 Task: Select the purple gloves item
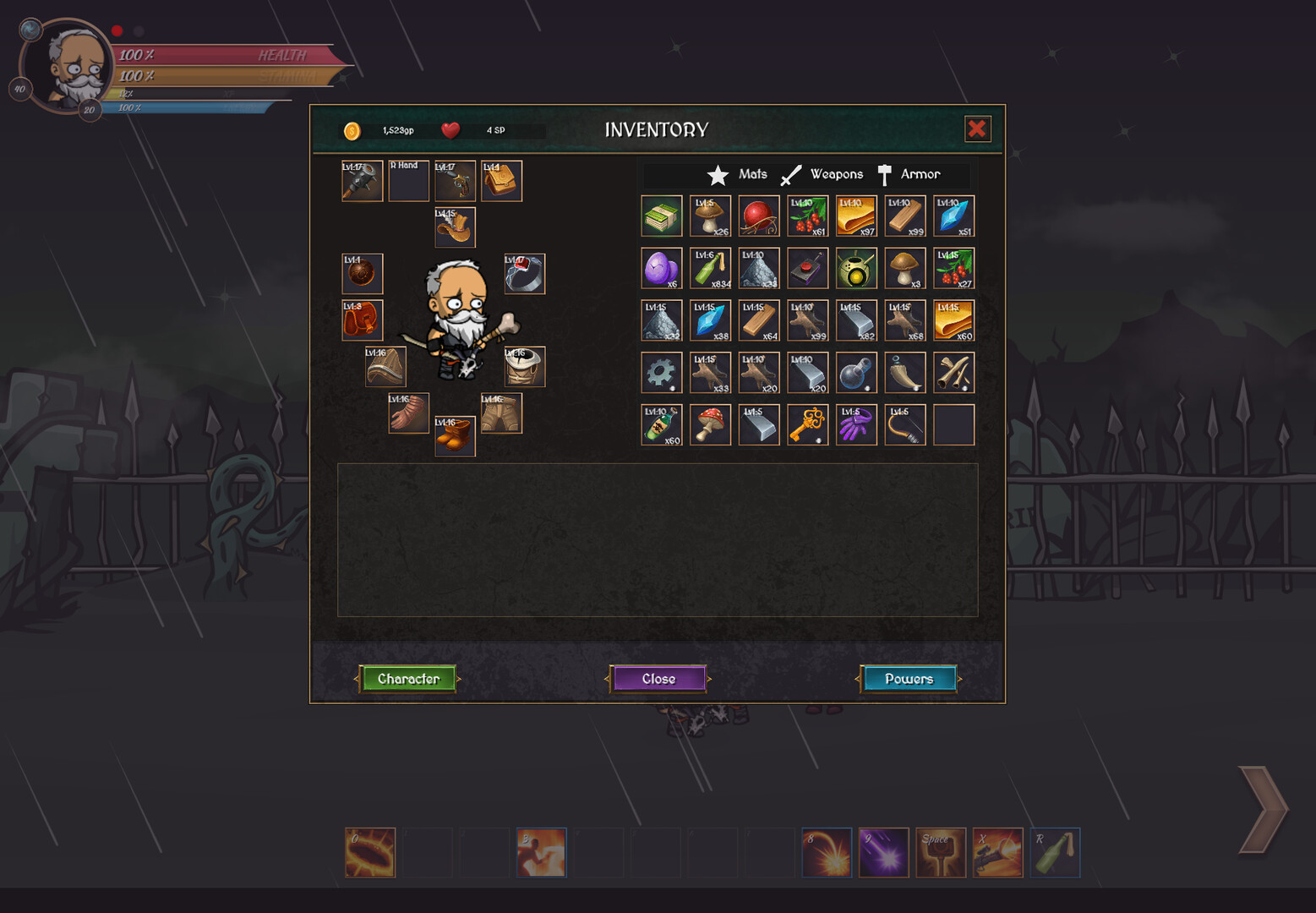pos(856,424)
